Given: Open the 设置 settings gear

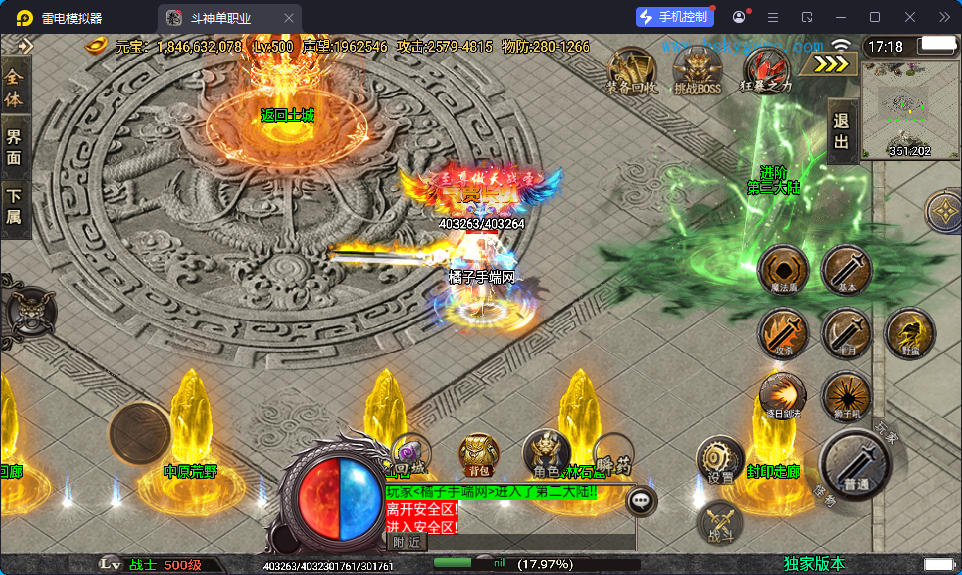Looking at the screenshot, I should click(720, 461).
